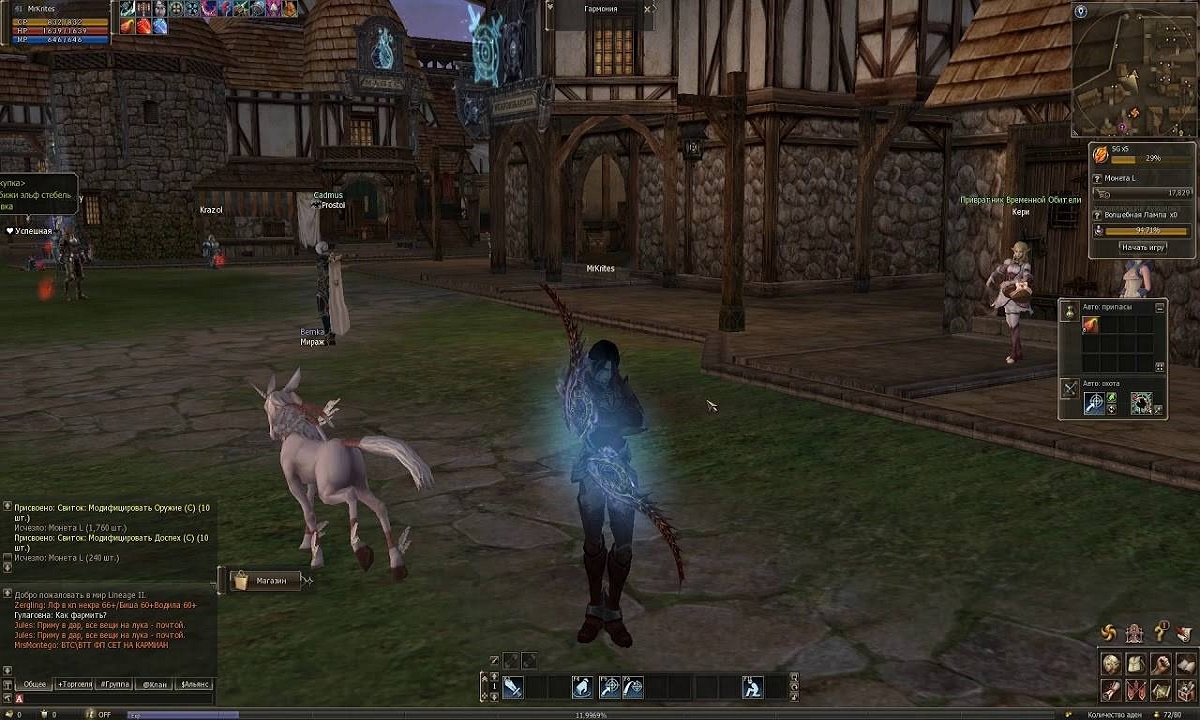Open the #Группа chat tab

111,684
